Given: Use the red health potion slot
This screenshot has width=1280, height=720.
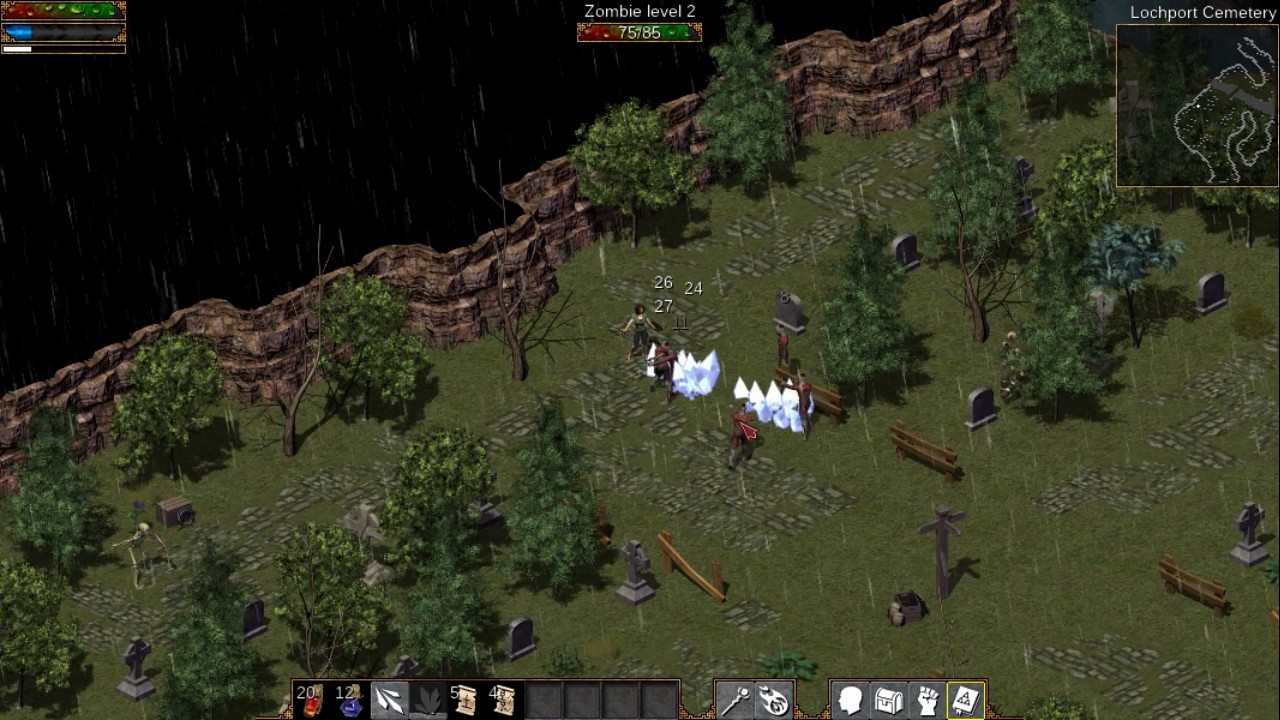Looking at the screenshot, I should tap(311, 700).
